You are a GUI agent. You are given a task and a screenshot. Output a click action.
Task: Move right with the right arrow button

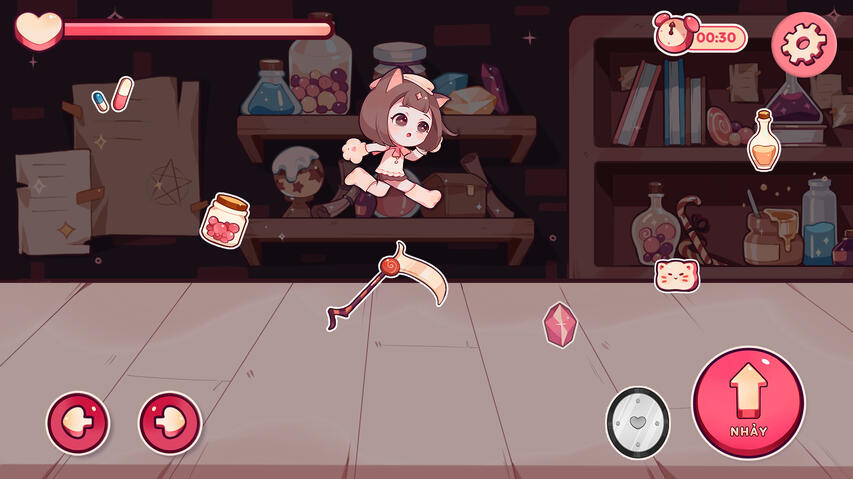tap(170, 423)
